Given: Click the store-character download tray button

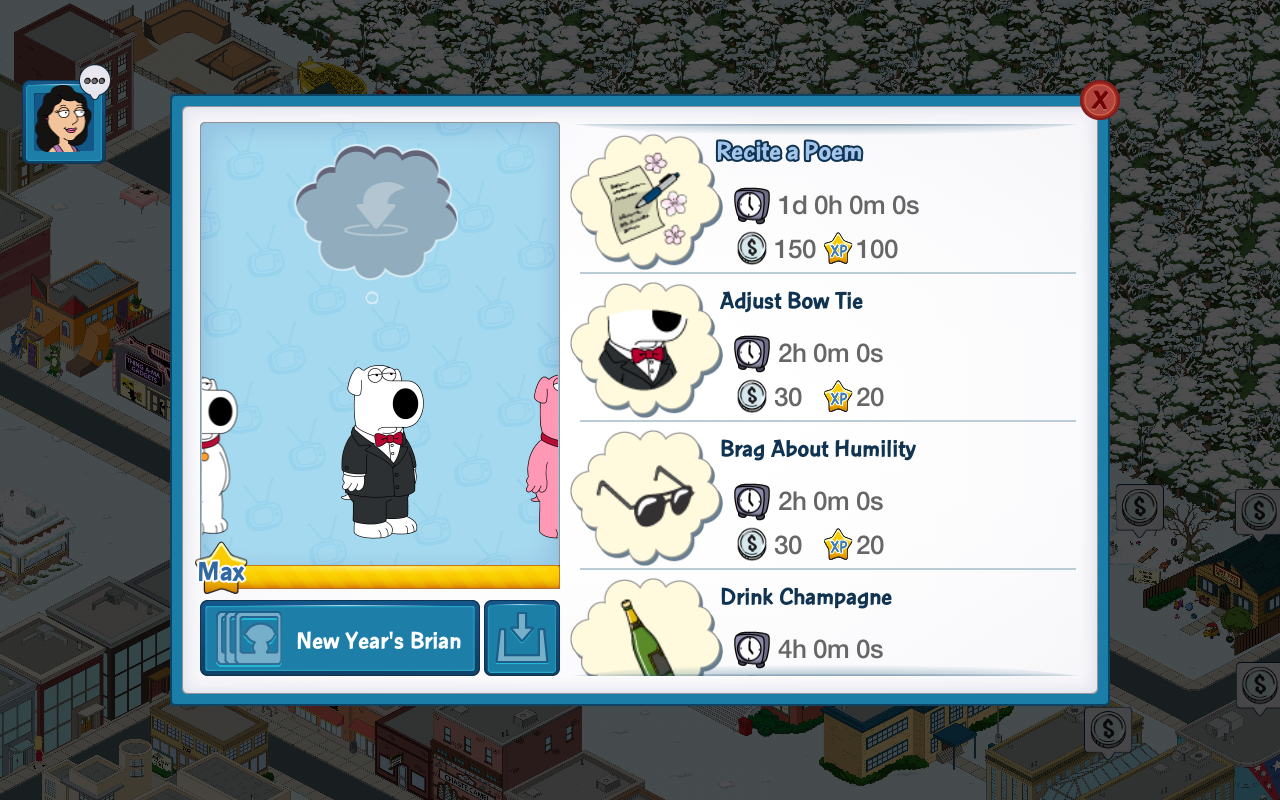Looking at the screenshot, I should tap(522, 639).
